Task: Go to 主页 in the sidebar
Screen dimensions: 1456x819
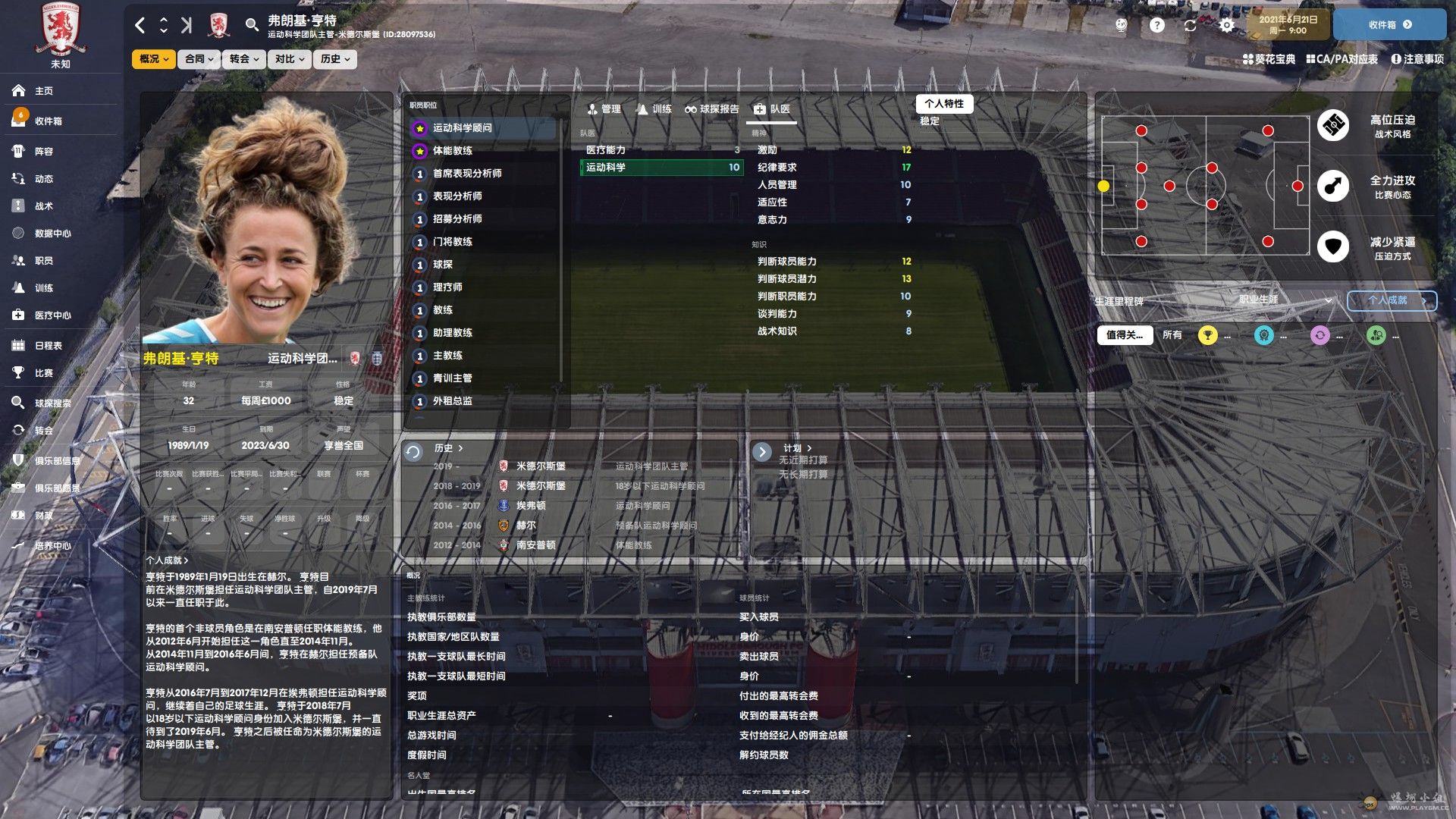Action: point(44,91)
